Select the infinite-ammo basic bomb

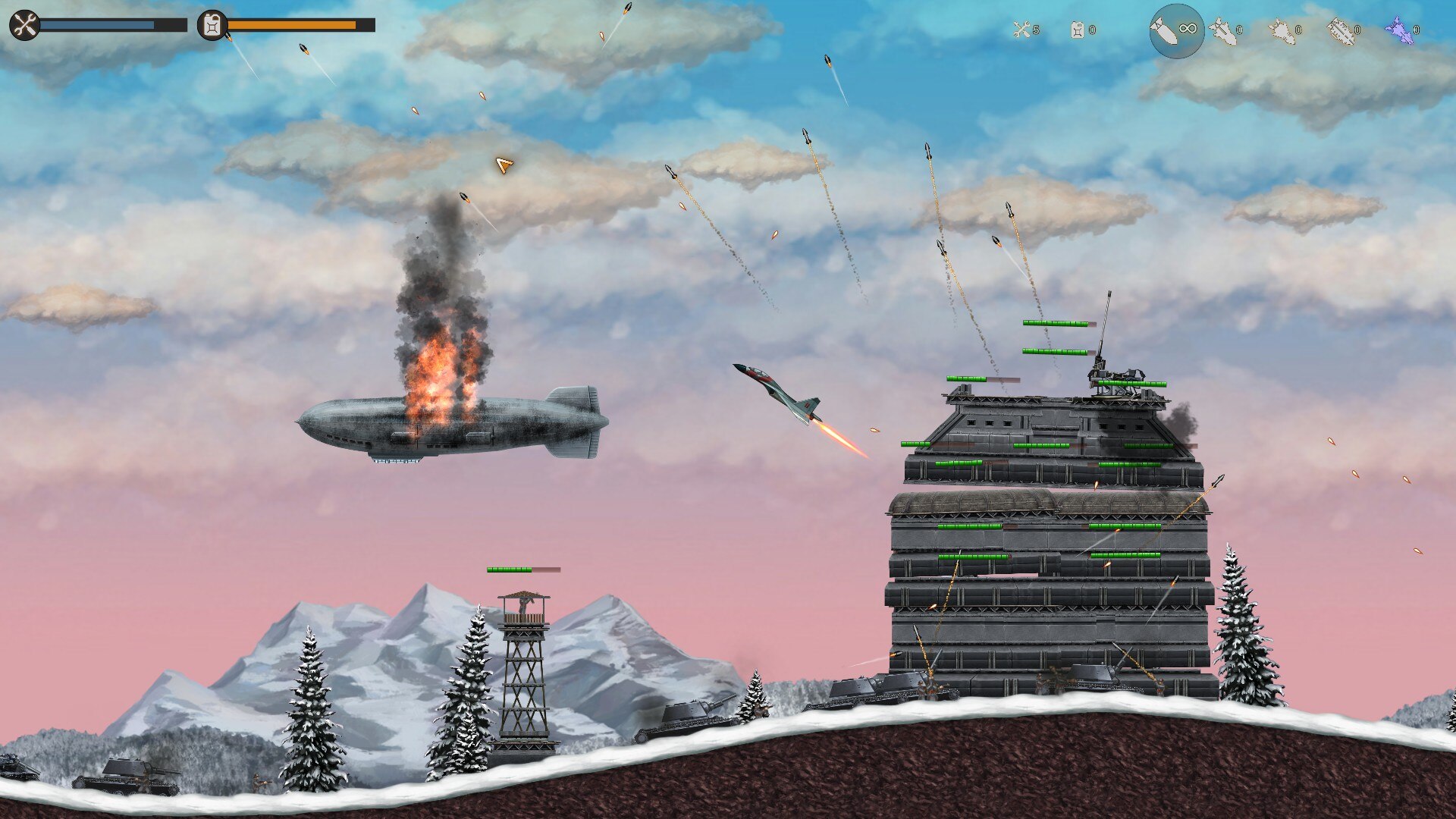(1176, 31)
